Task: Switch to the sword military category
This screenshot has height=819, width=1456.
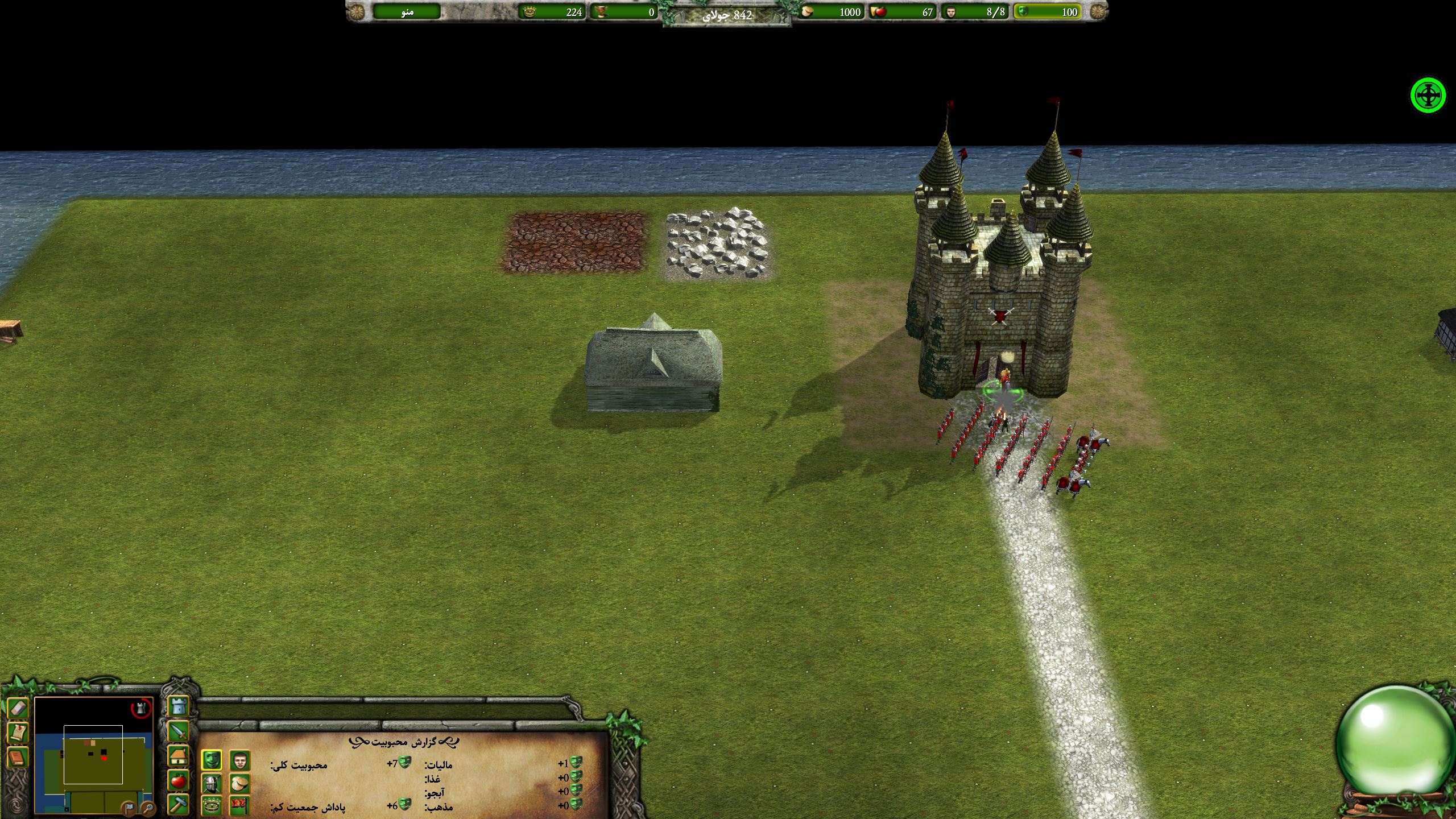Action: click(x=179, y=731)
